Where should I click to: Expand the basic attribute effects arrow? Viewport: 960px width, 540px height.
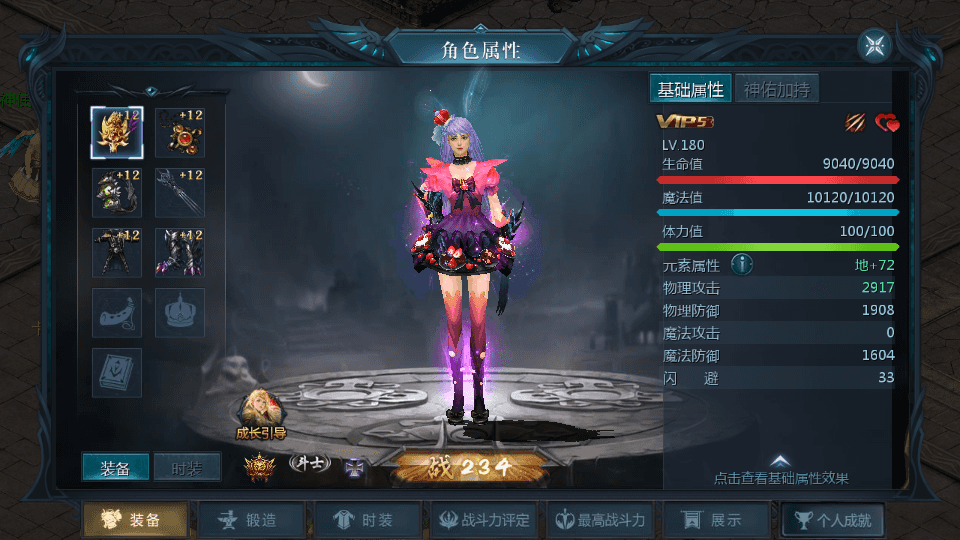[x=780, y=461]
